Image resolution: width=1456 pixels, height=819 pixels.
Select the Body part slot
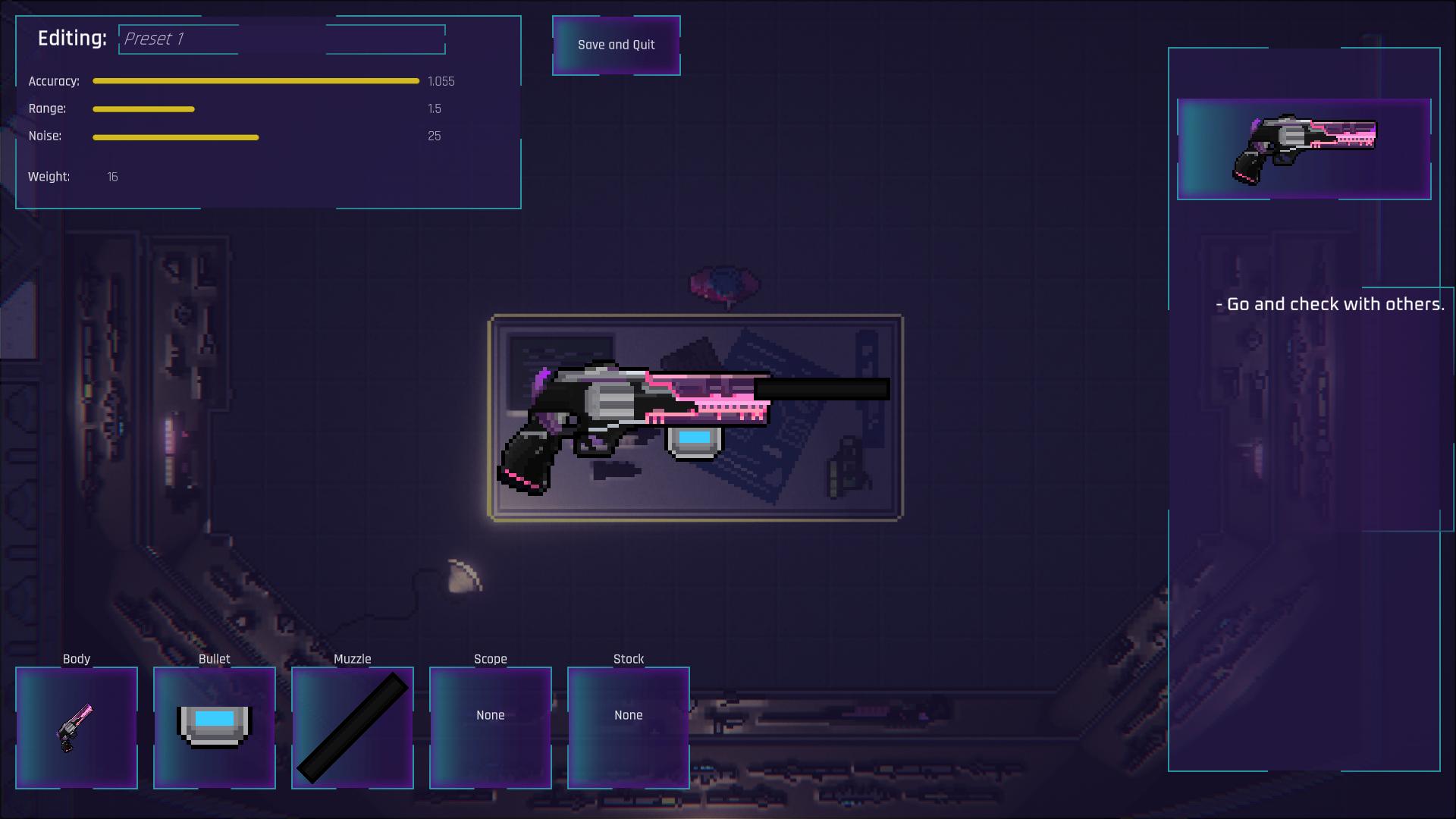coord(77,728)
